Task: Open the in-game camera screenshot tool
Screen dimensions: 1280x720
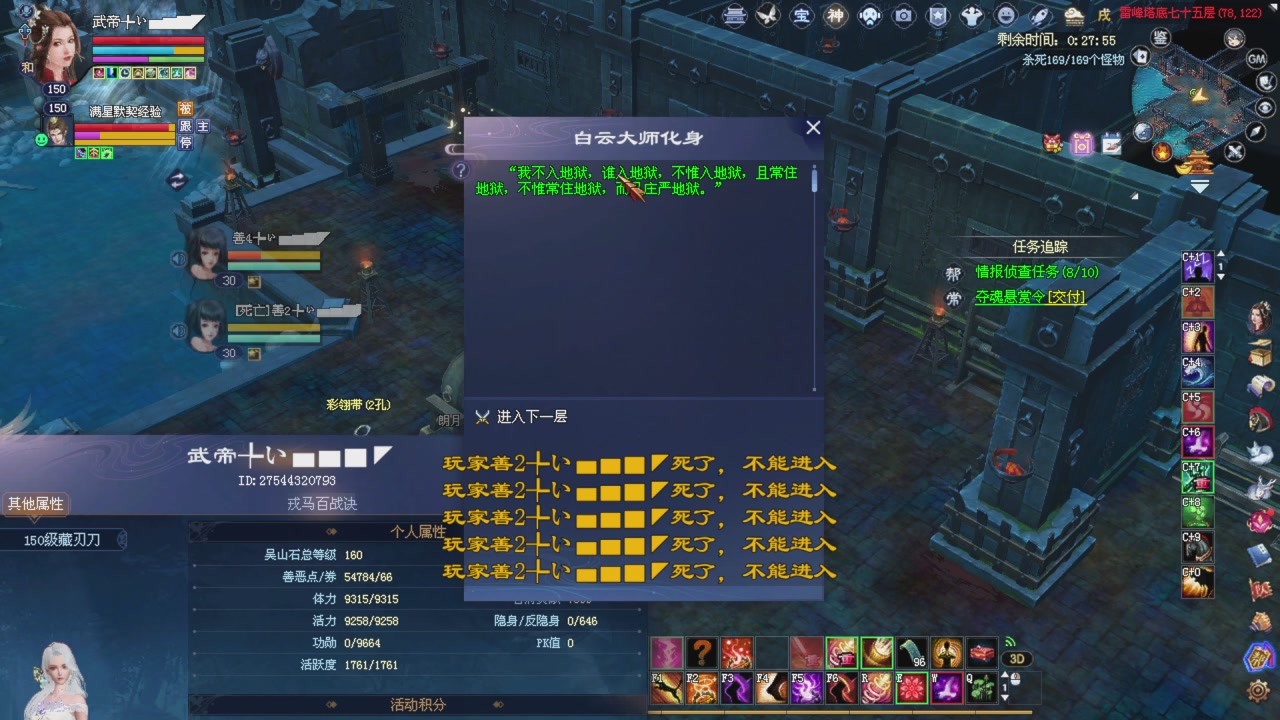Action: pos(903,15)
